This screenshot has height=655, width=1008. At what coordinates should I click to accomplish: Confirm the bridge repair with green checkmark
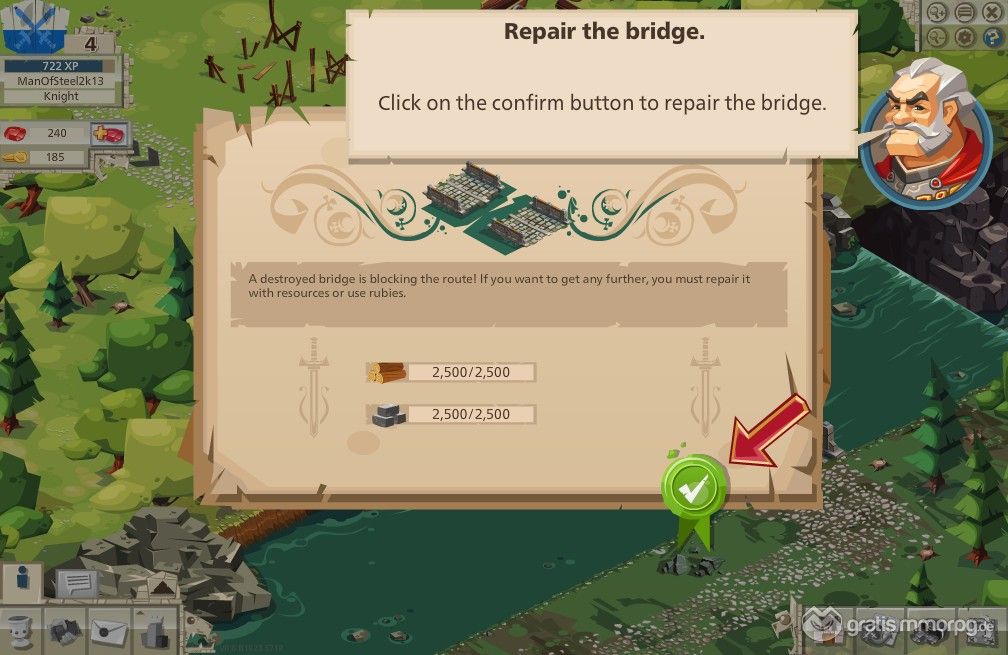click(x=695, y=488)
